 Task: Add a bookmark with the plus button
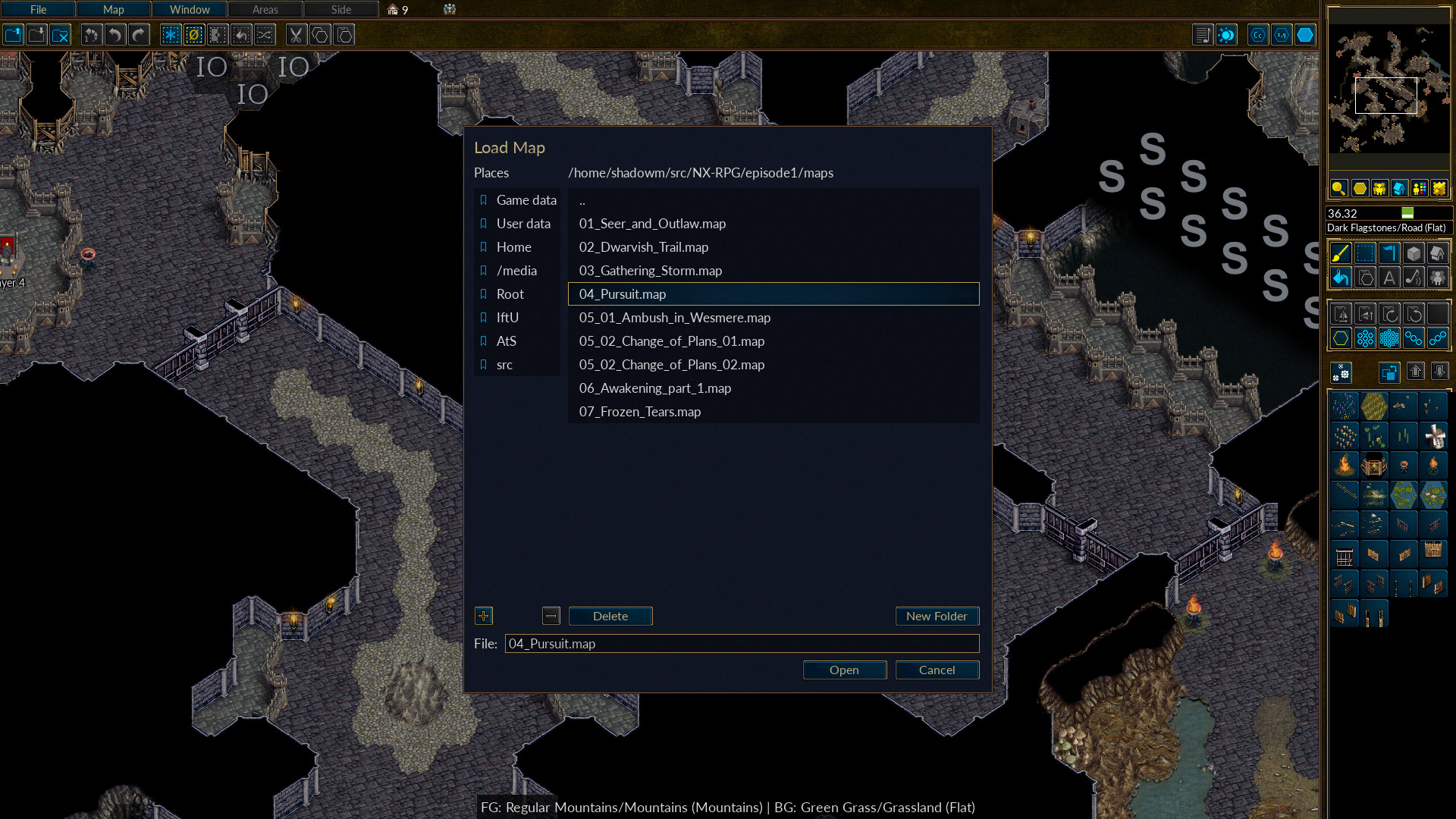483,616
